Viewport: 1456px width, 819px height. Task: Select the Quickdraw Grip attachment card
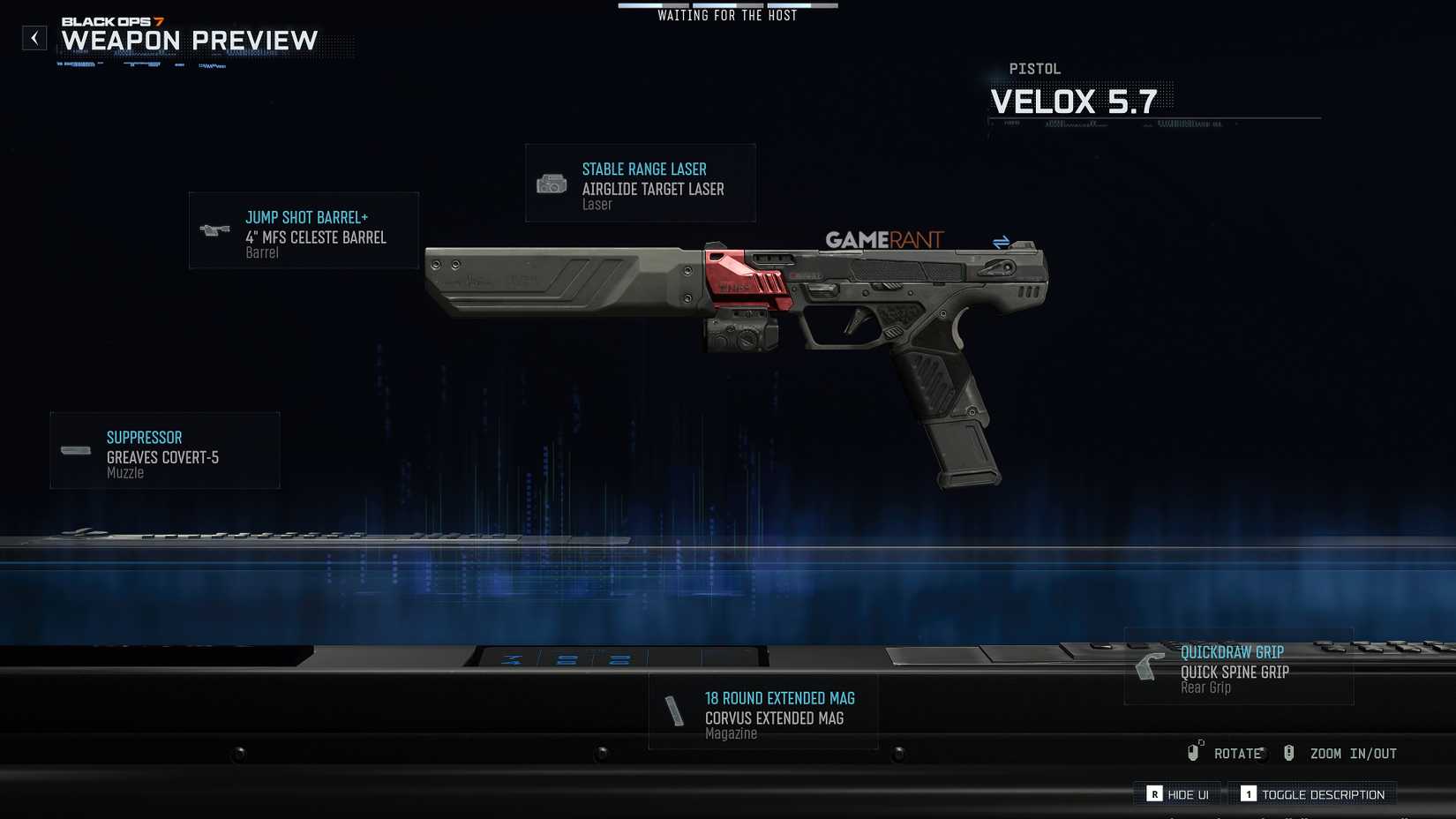1237,668
